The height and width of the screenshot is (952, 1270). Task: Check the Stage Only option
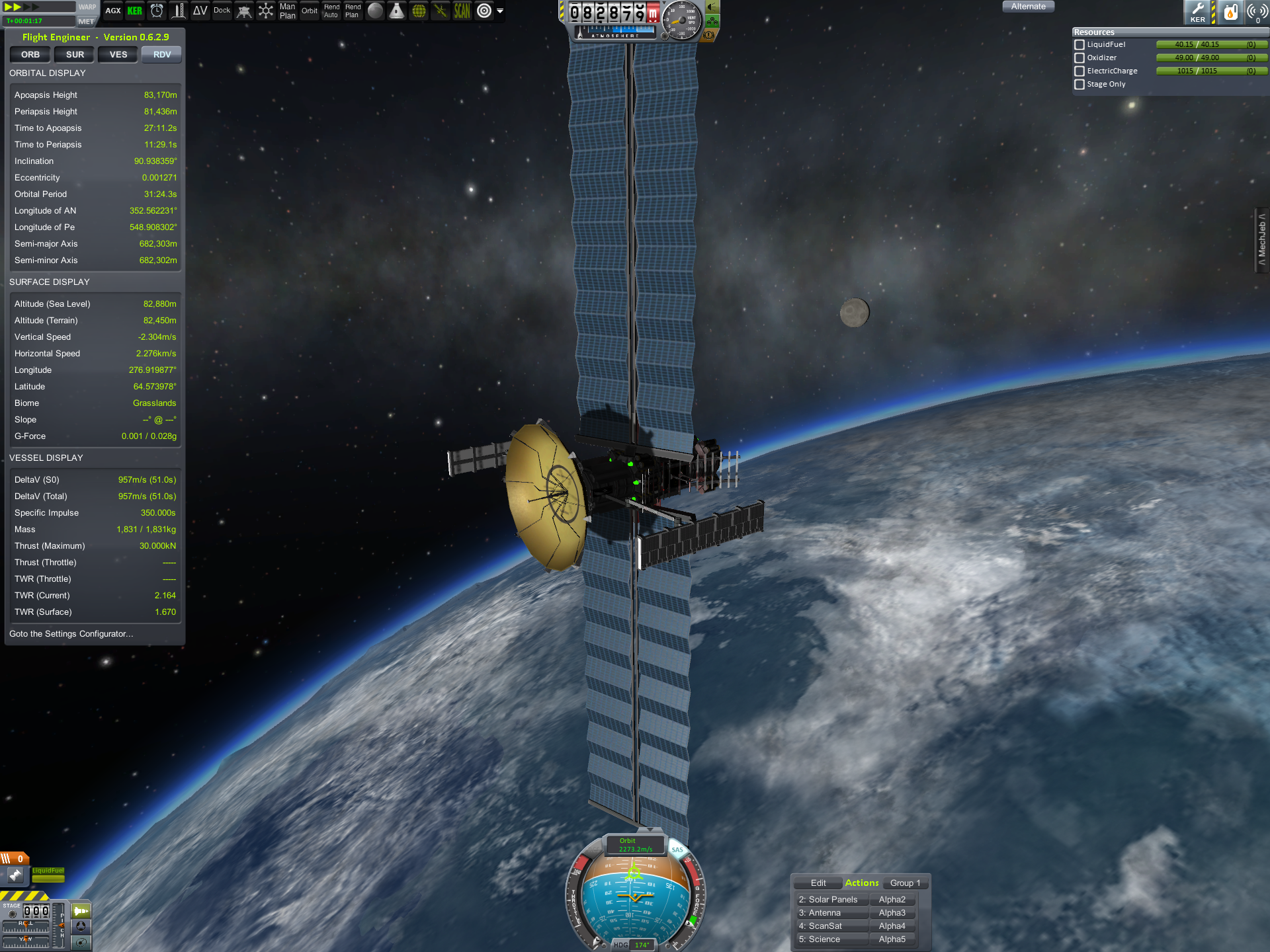[1079, 85]
